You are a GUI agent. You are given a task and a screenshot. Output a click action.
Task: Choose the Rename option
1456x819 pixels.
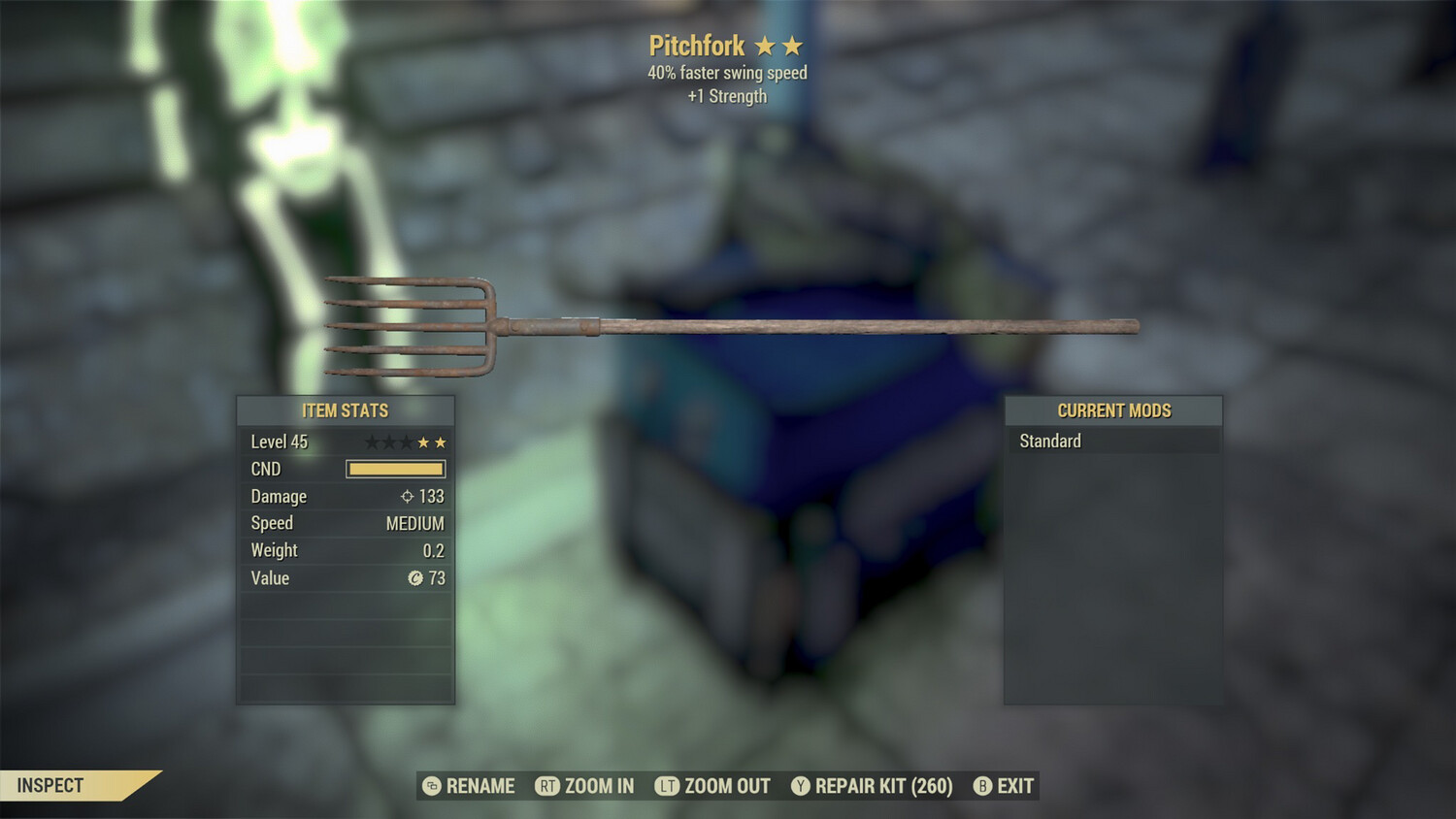click(470, 786)
